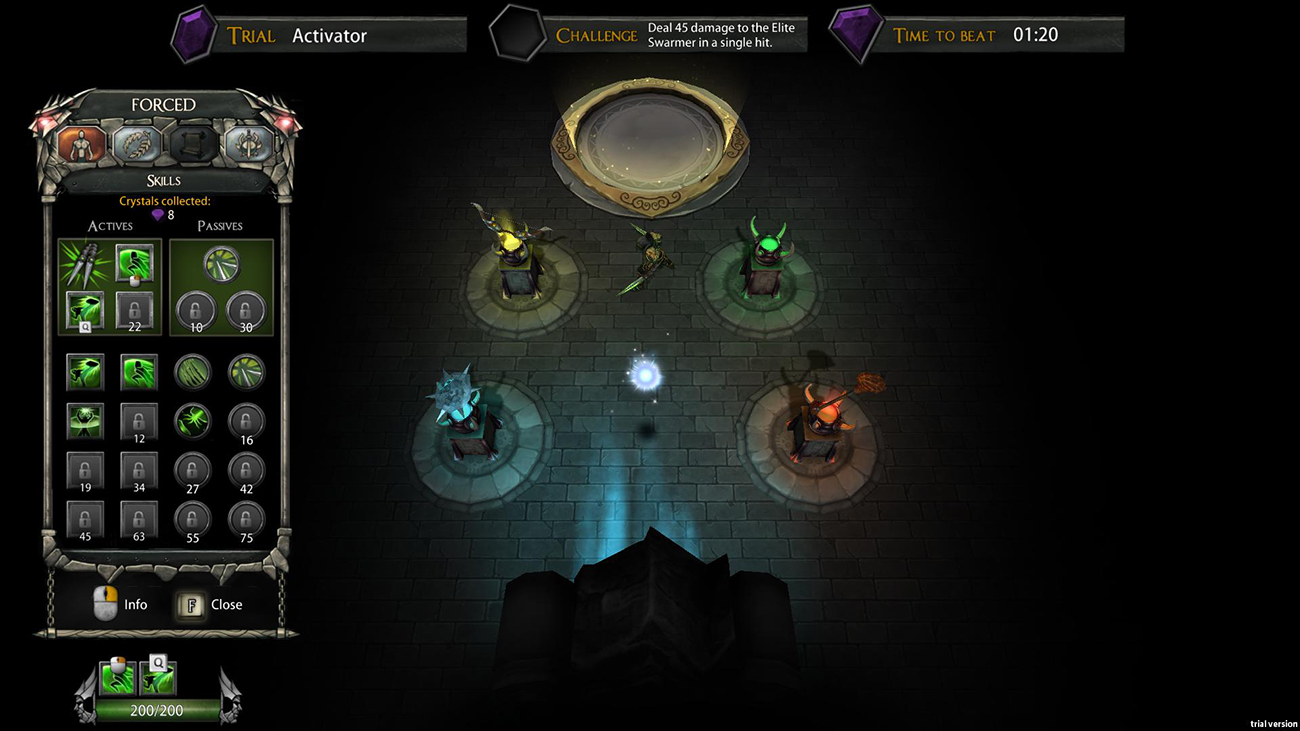Switch to the laurel wreath tab
The height and width of the screenshot is (731, 1300).
coord(136,144)
